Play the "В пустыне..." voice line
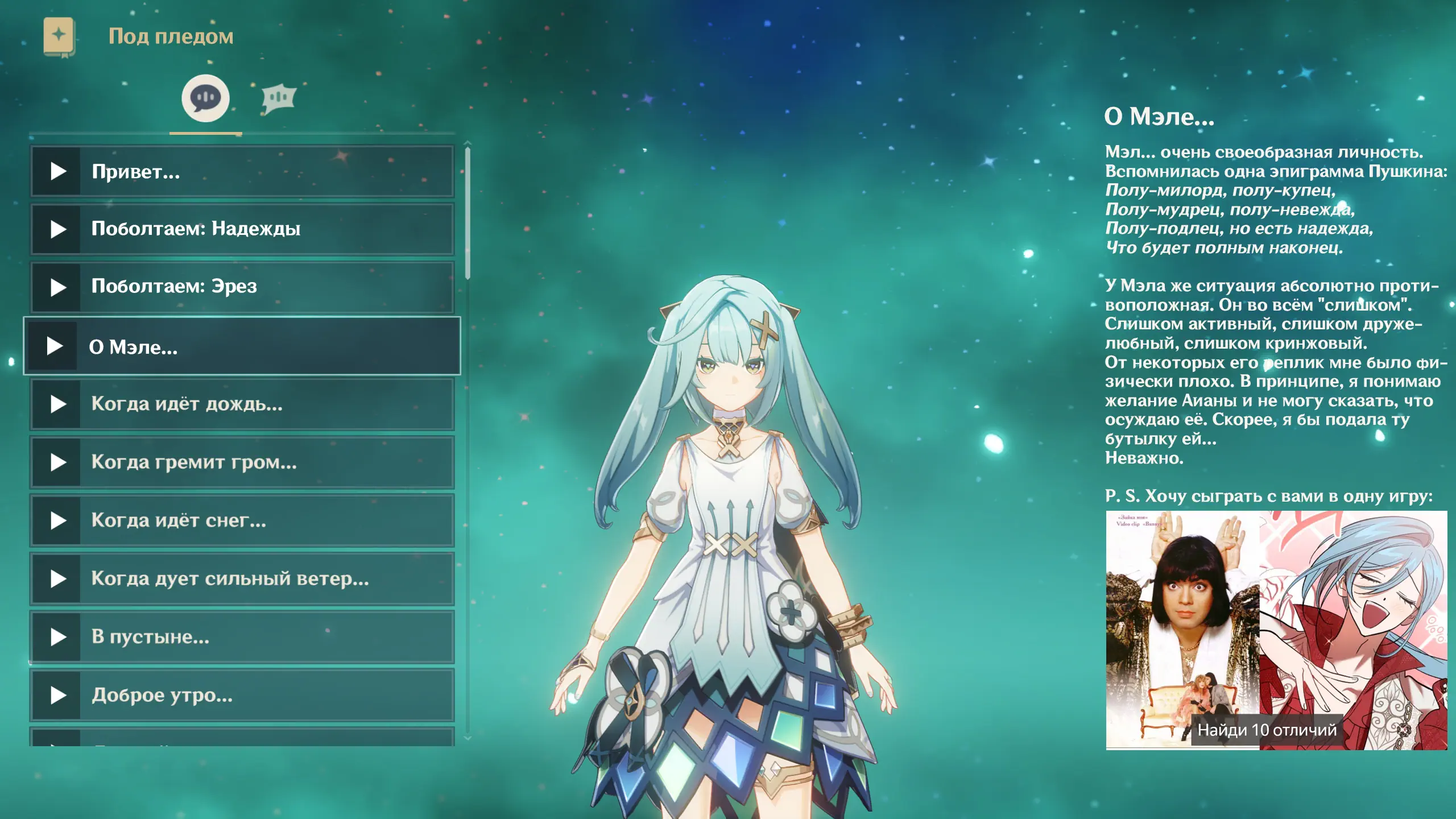Viewport: 1456px width, 819px height. point(242,637)
